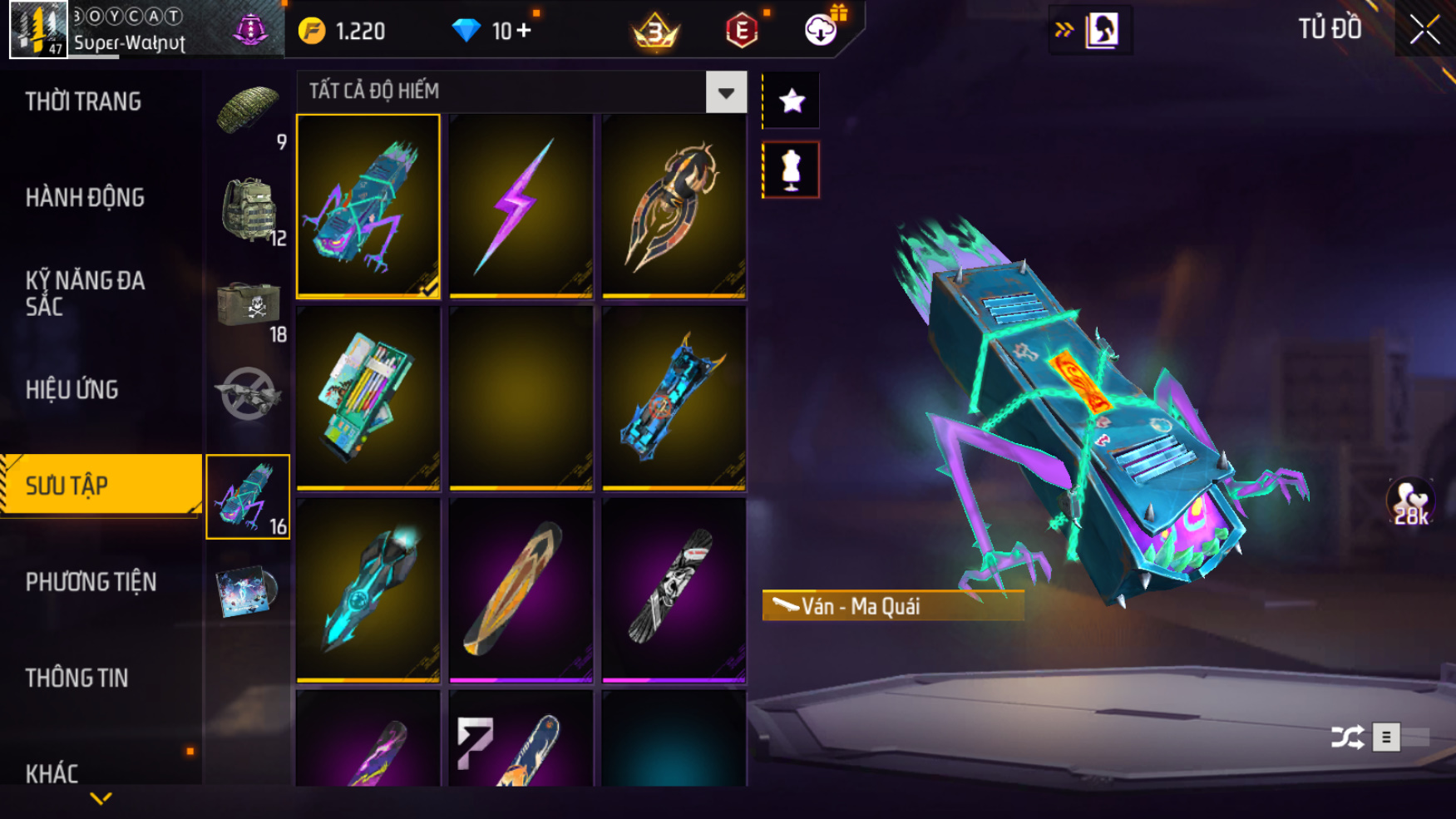Switch to the Phương Tiện tab
1456x819 pixels.
point(91,582)
